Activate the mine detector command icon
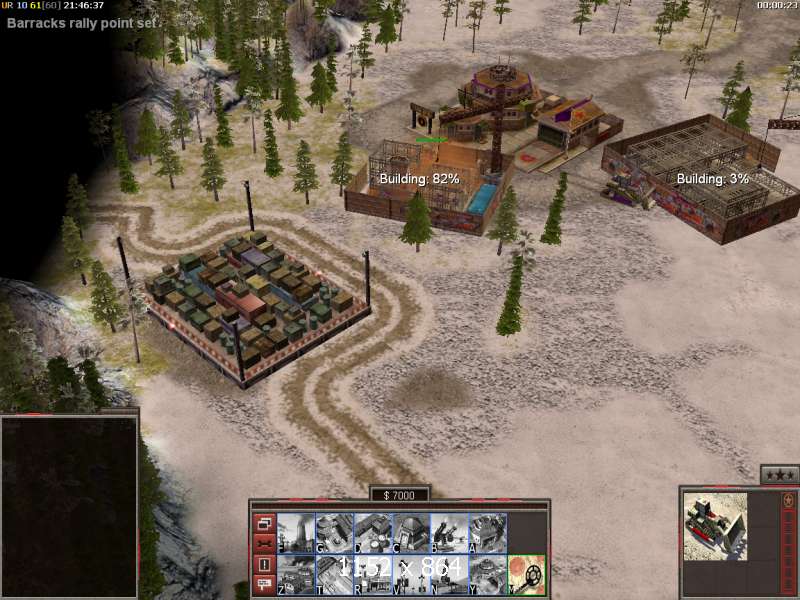This screenshot has width=800, height=600. [x=527, y=574]
